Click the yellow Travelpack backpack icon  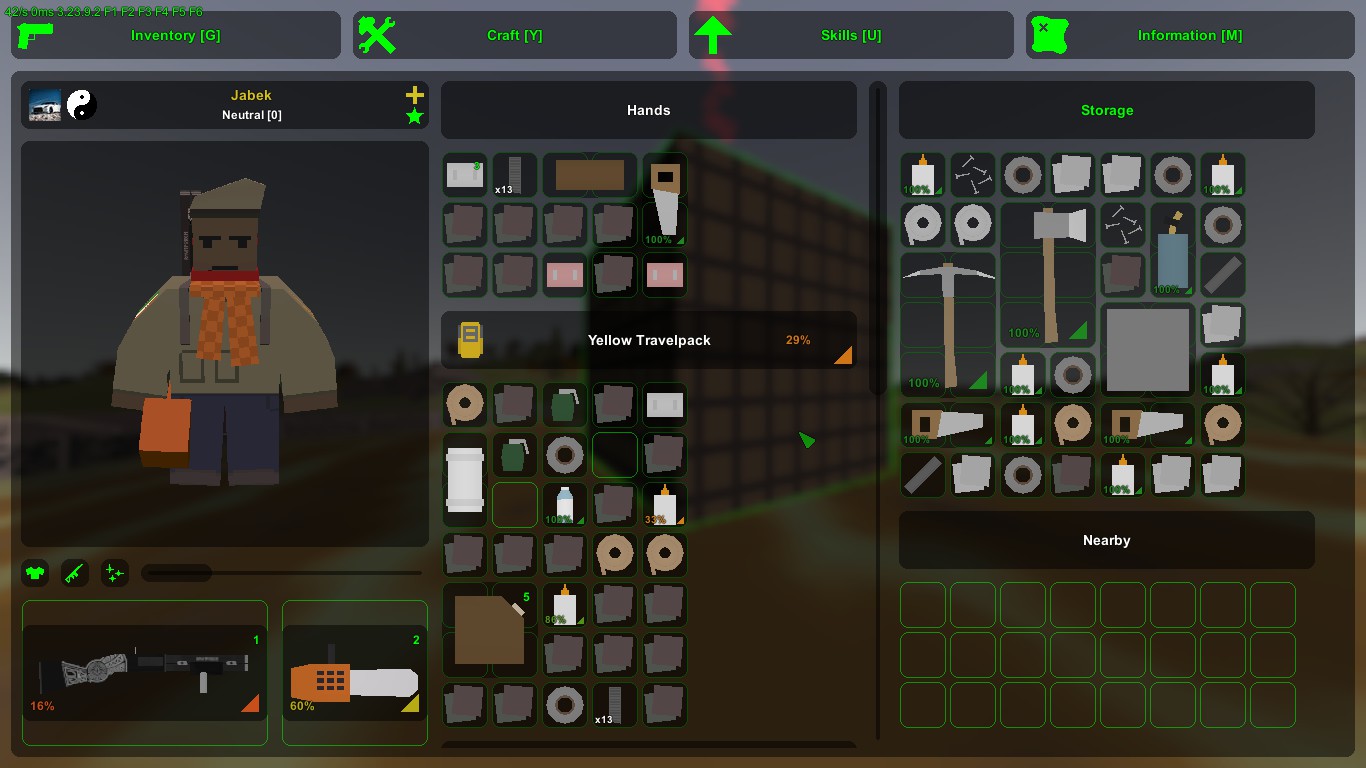point(470,339)
